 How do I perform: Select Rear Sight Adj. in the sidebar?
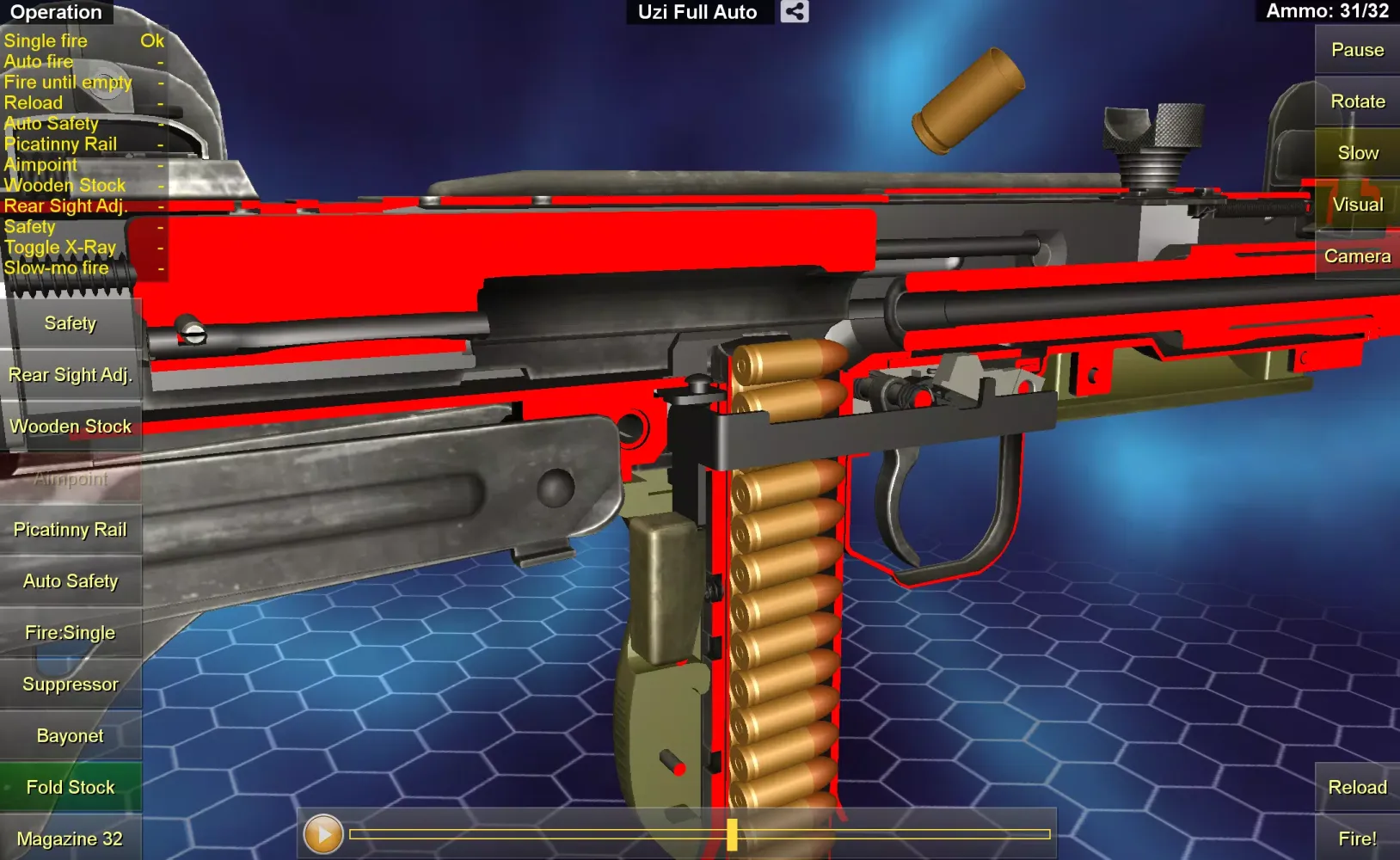[x=71, y=374]
